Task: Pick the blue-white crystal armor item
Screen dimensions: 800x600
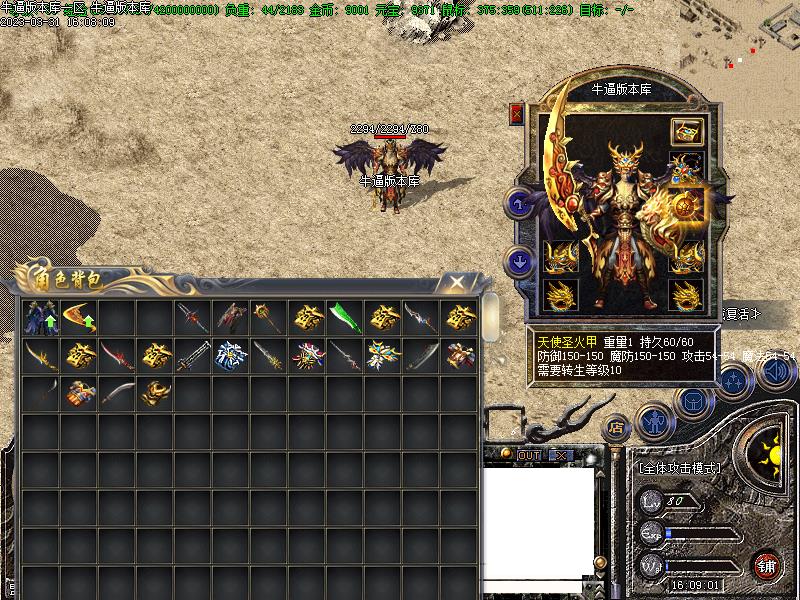Action: 231,356
